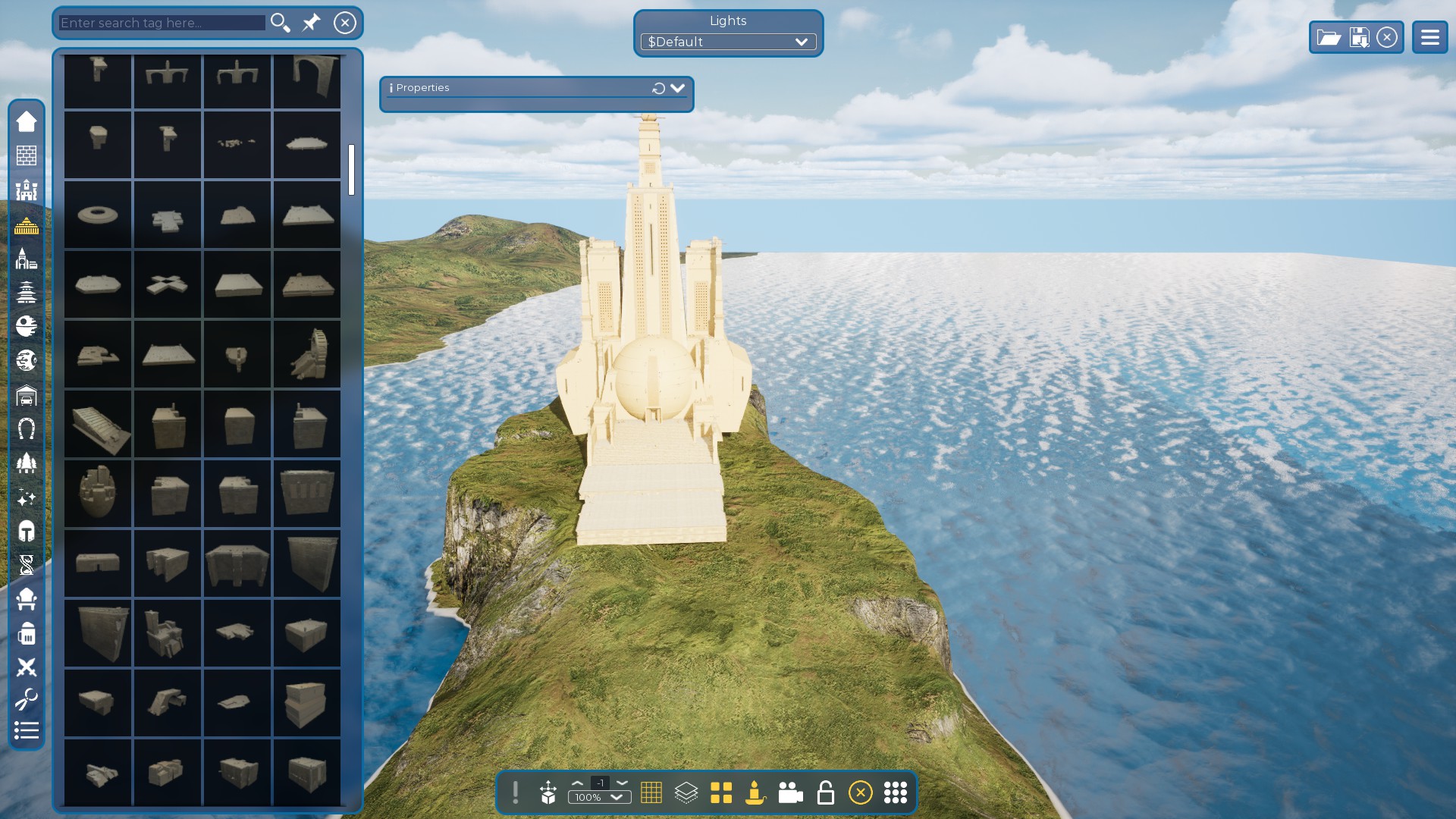This screenshot has width=1456, height=819.
Task: Switch to the brick wall category
Action: (27, 155)
